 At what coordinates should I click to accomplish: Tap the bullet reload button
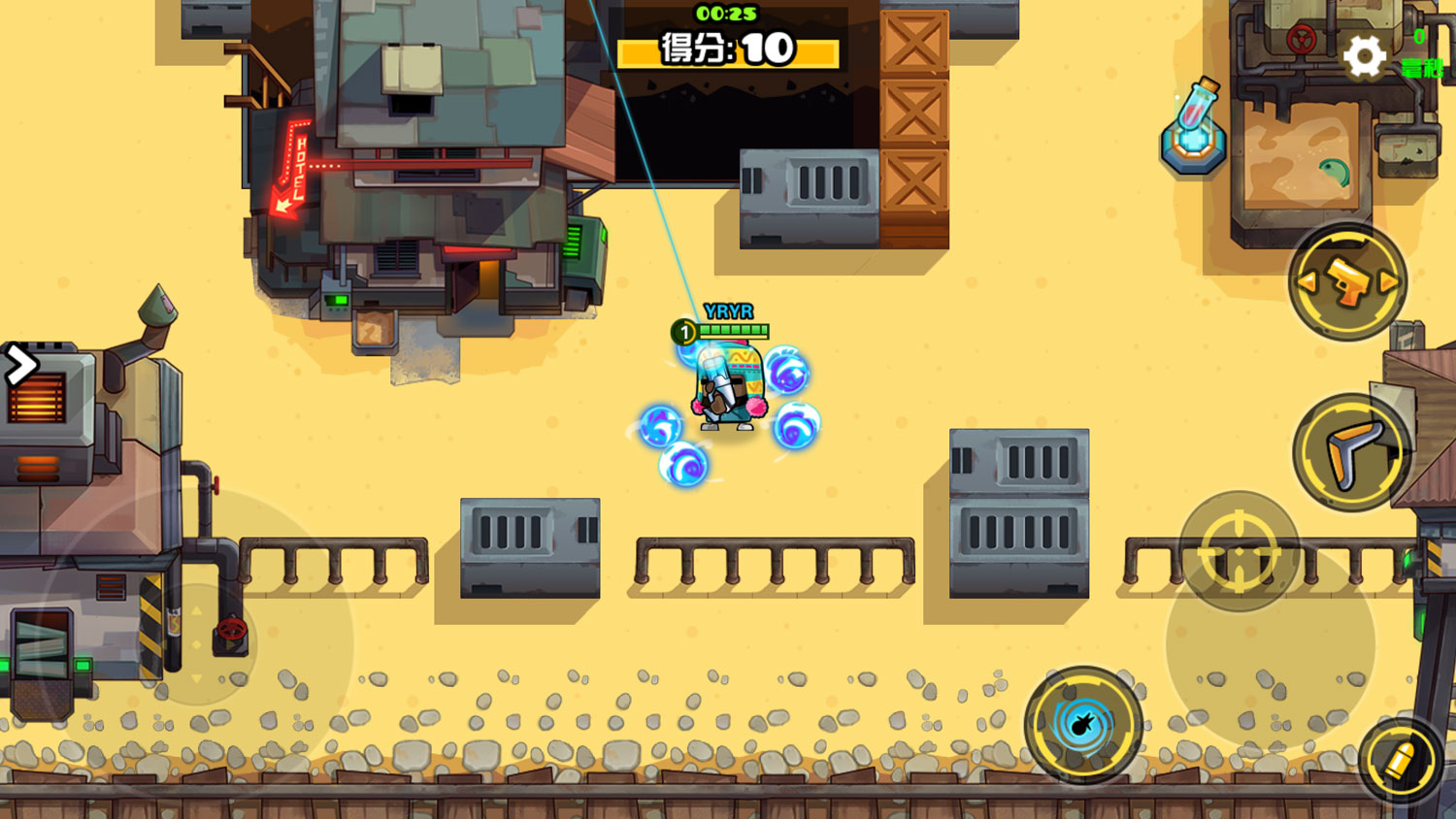coord(1401,761)
